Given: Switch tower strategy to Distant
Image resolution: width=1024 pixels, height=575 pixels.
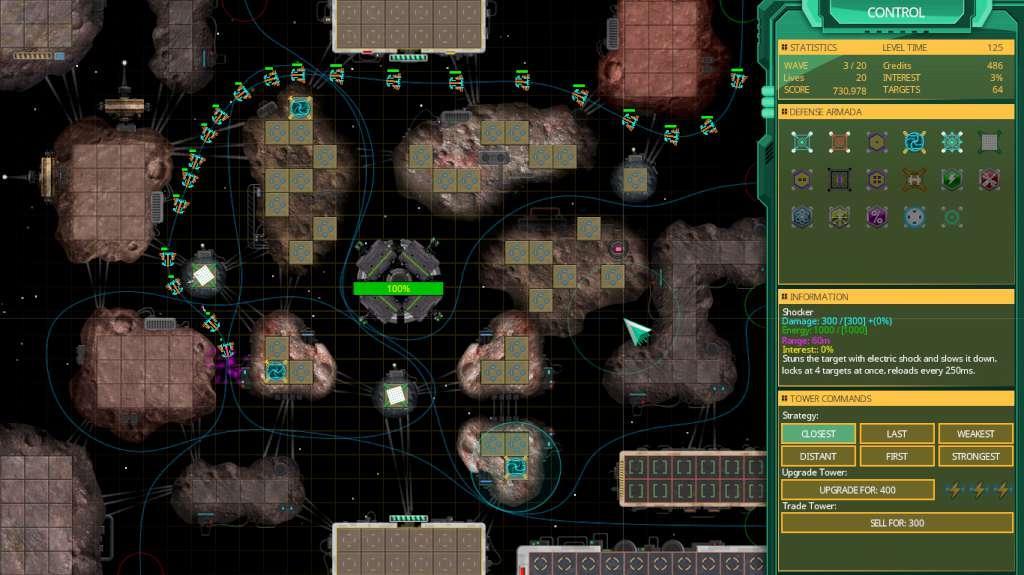Looking at the screenshot, I should [x=818, y=457].
